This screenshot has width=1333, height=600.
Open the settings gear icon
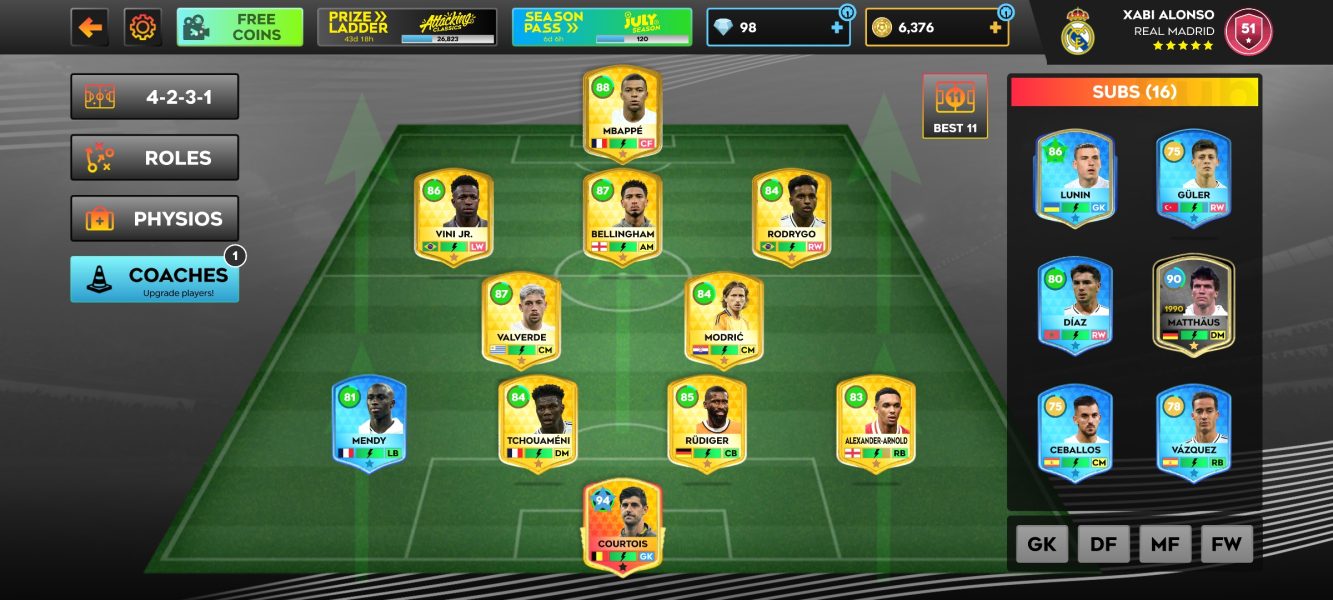pos(142,27)
